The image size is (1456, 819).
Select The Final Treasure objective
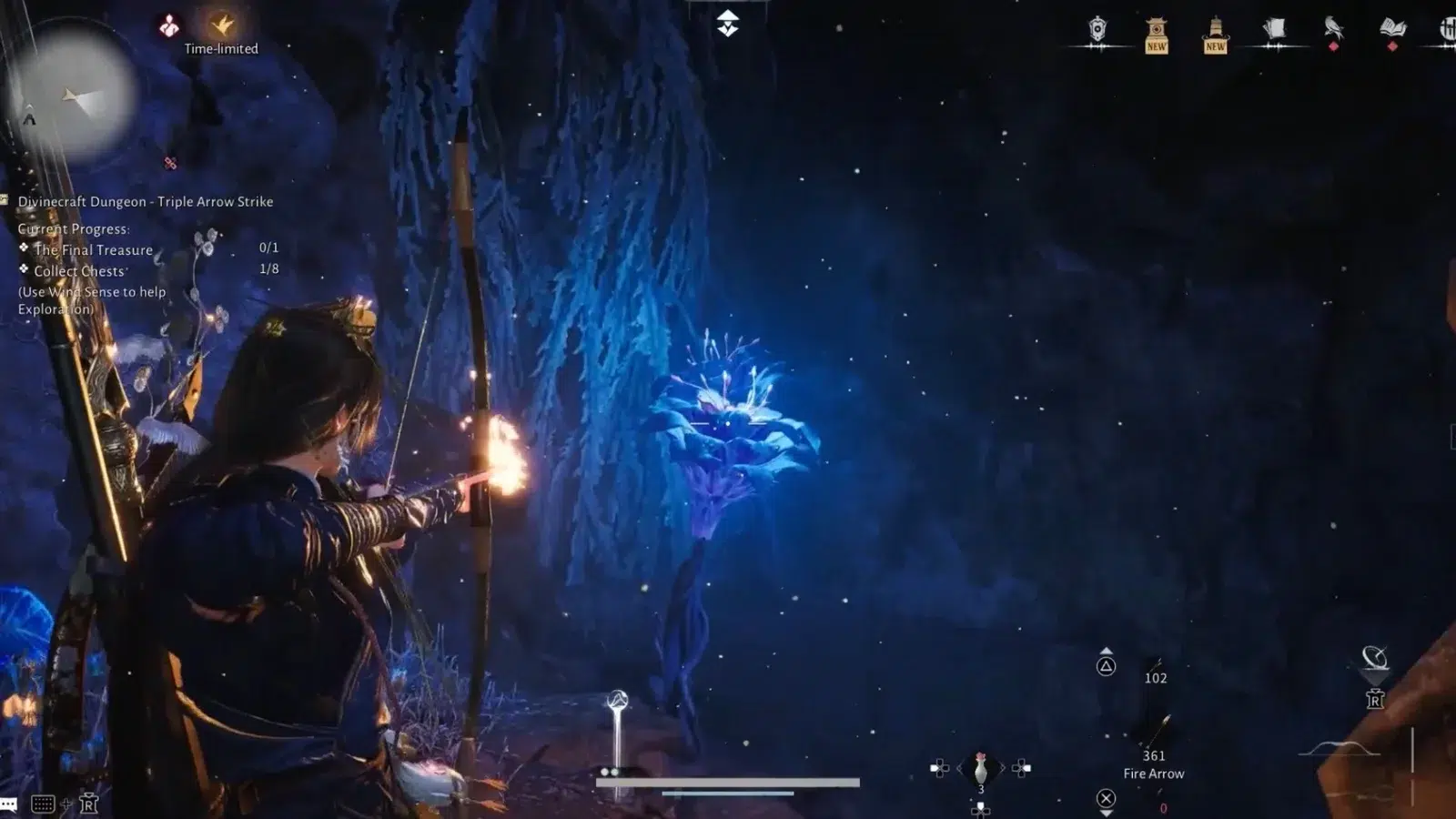[93, 249]
